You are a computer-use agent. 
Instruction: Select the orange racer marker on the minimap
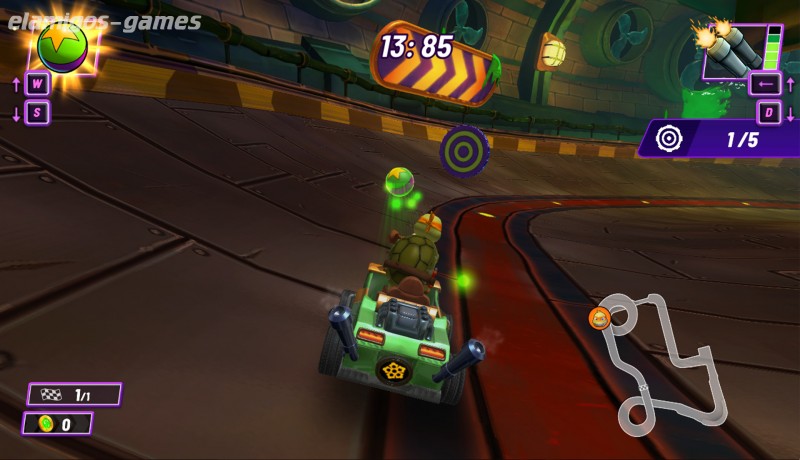click(599, 318)
